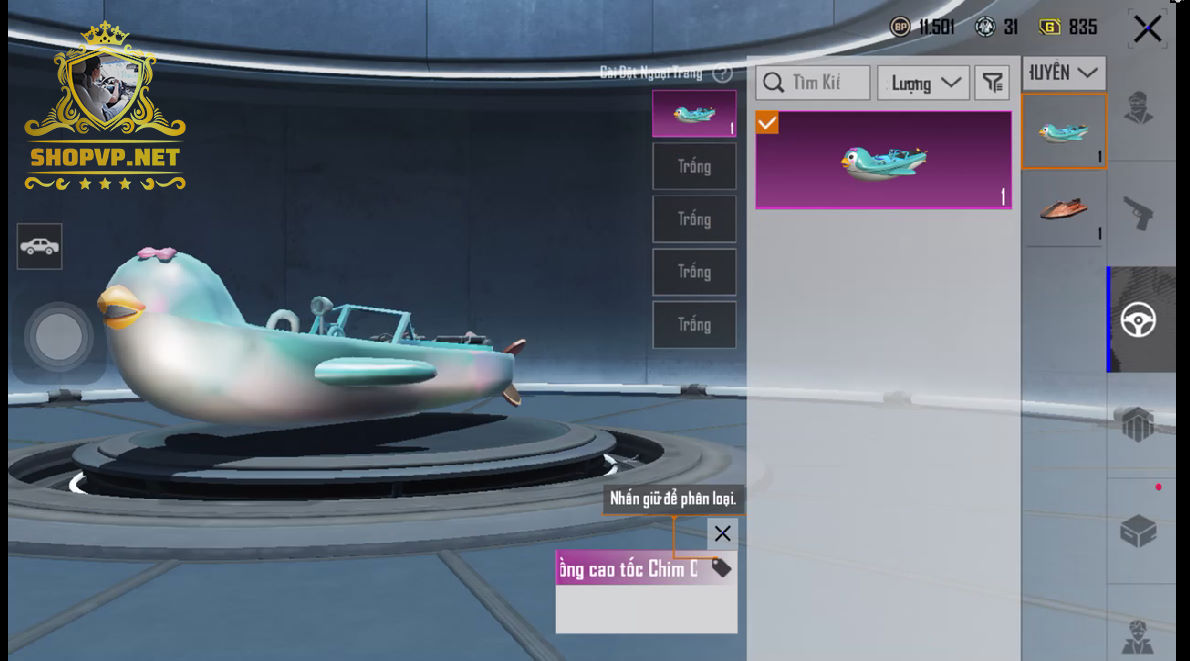
Task: Choose the red speedboat skin thumbnail
Action: [1063, 210]
